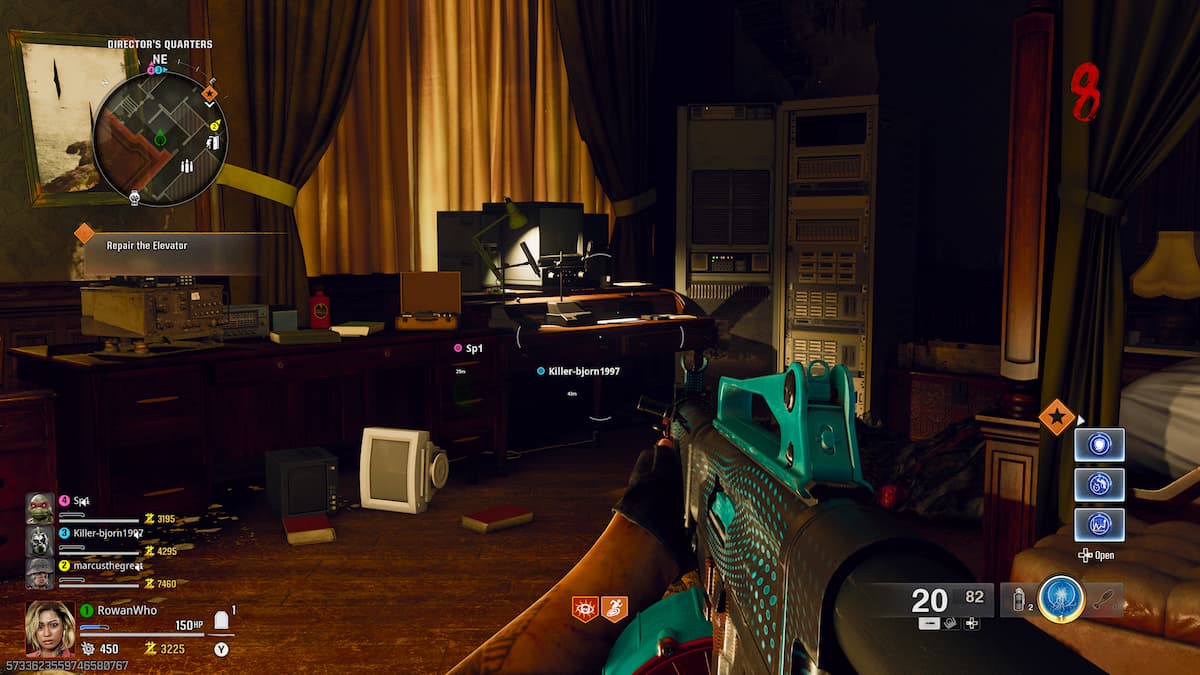The height and width of the screenshot is (675, 1200).
Task: Click the Stamin-Up running figure perk icon
Action: coord(614,608)
